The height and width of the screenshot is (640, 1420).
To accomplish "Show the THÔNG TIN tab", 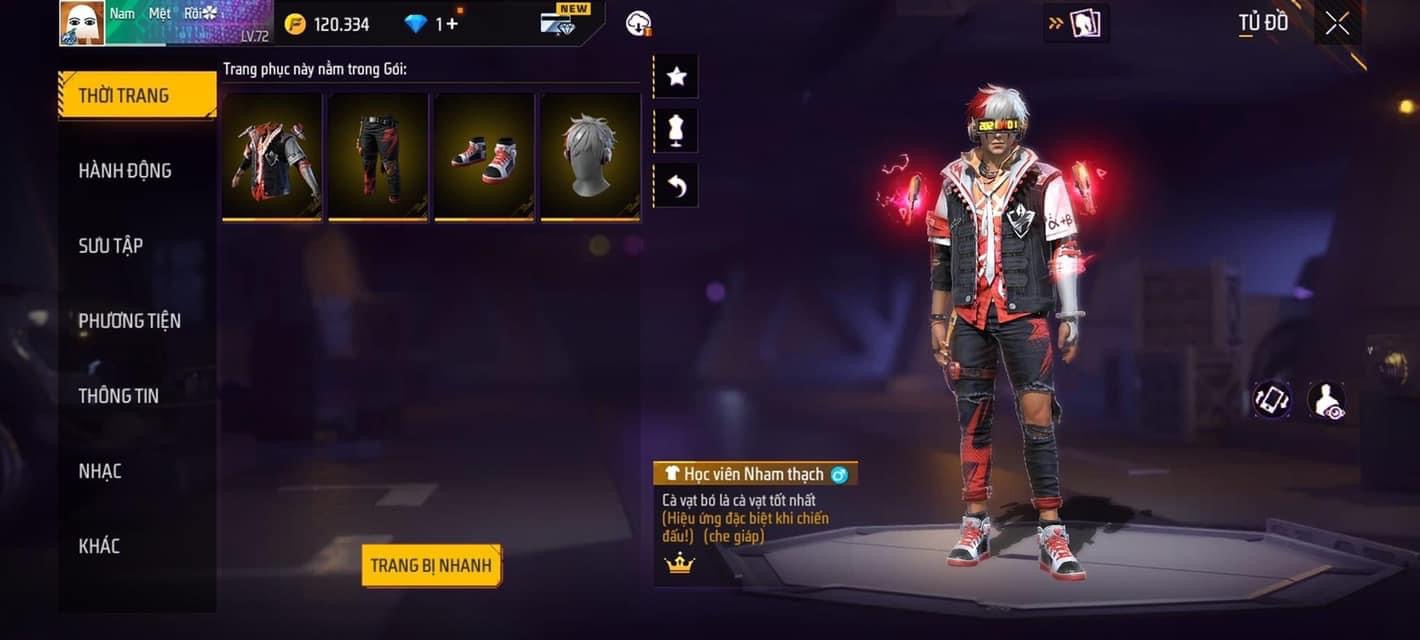I will click(119, 396).
